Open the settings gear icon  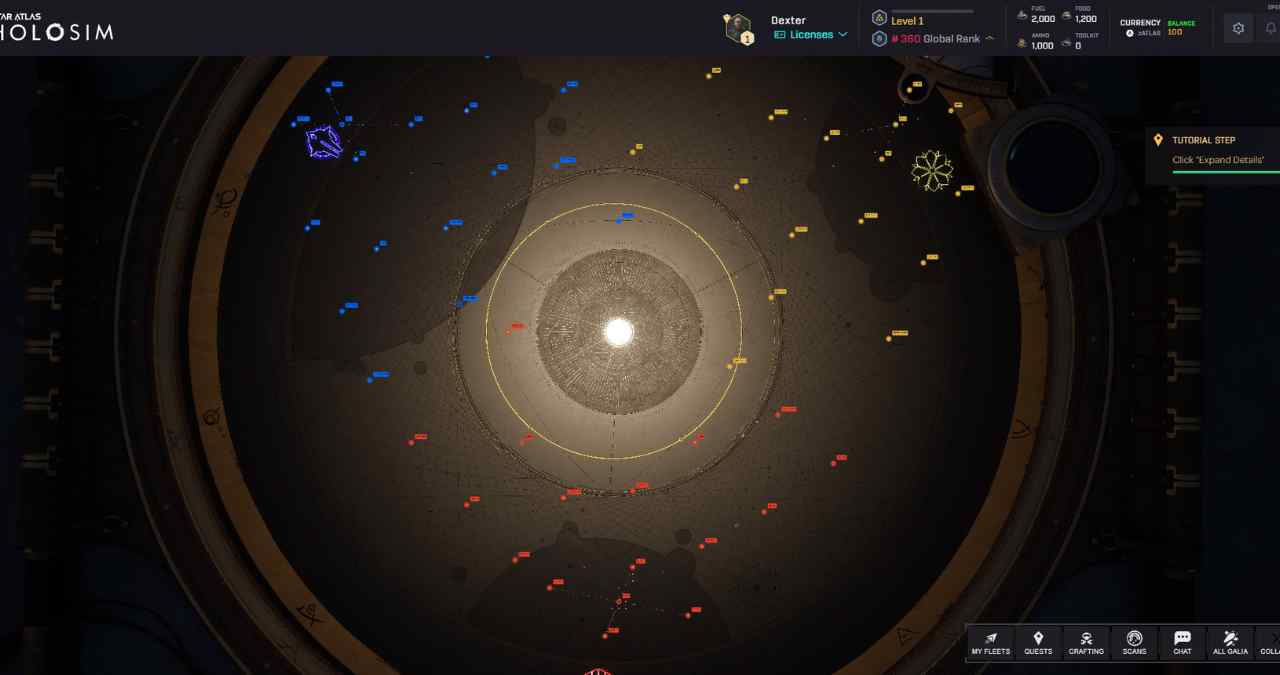(x=1238, y=28)
